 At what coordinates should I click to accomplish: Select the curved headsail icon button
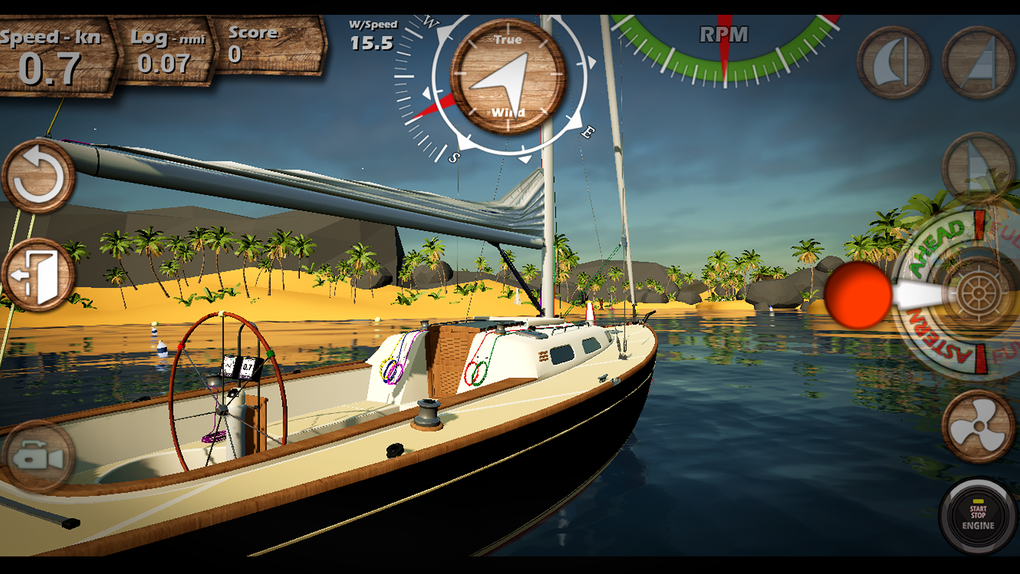click(x=893, y=62)
